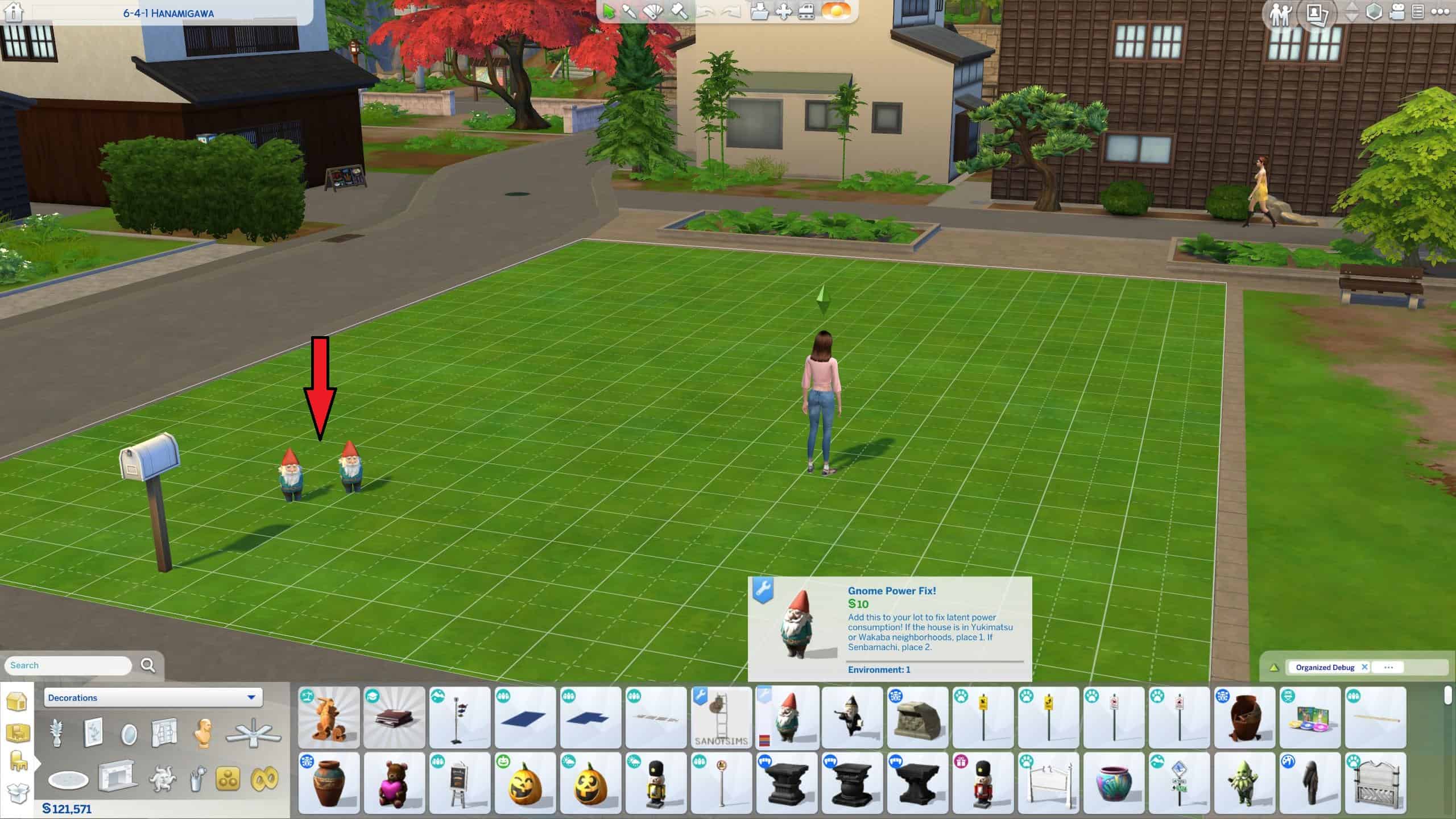Open camera controls via the camera icon
The height and width of the screenshot is (819, 1456).
[x=1396, y=12]
